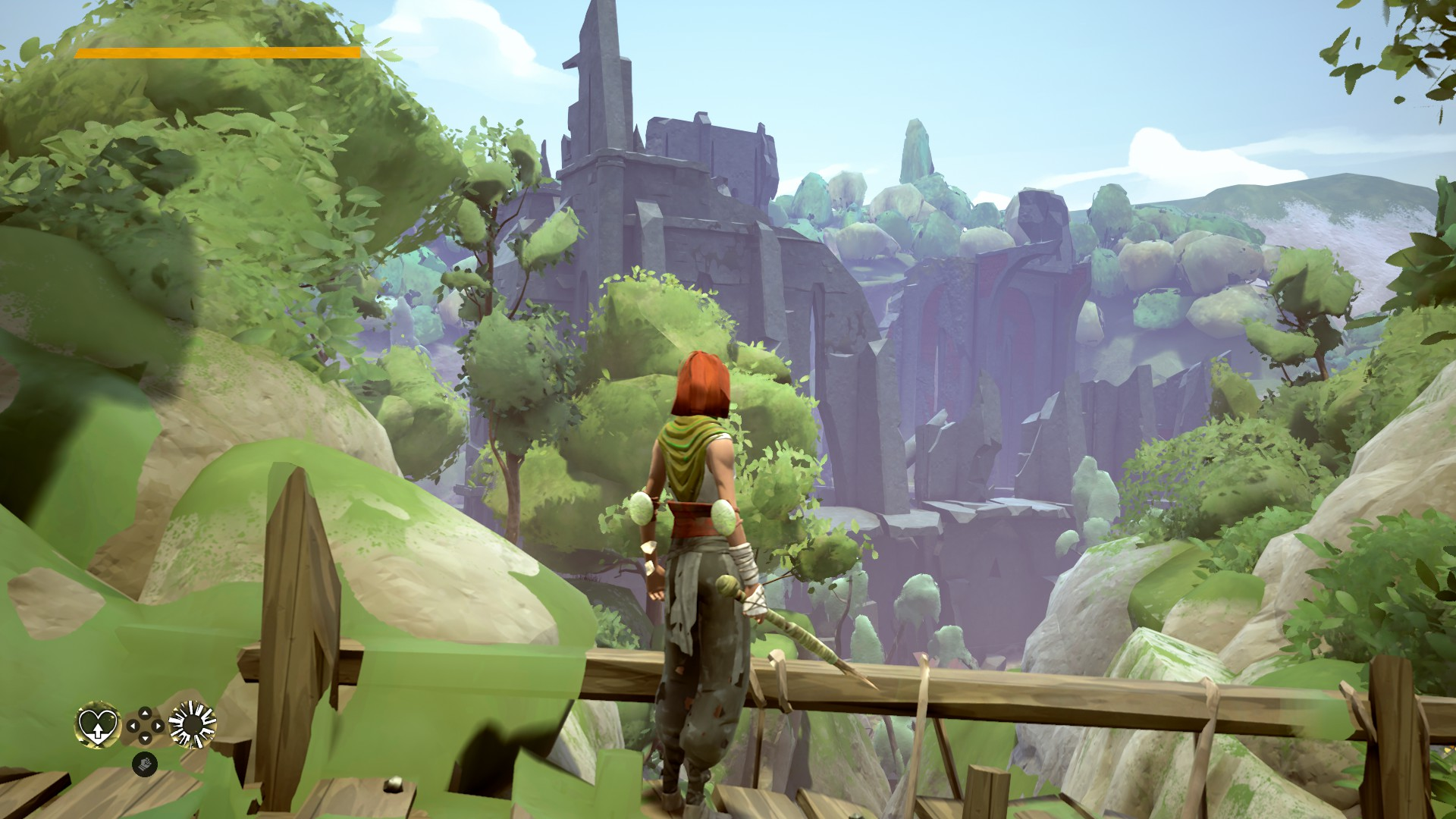Select the clenched fist icon
Screen dimensions: 1456x819
pos(143,764)
